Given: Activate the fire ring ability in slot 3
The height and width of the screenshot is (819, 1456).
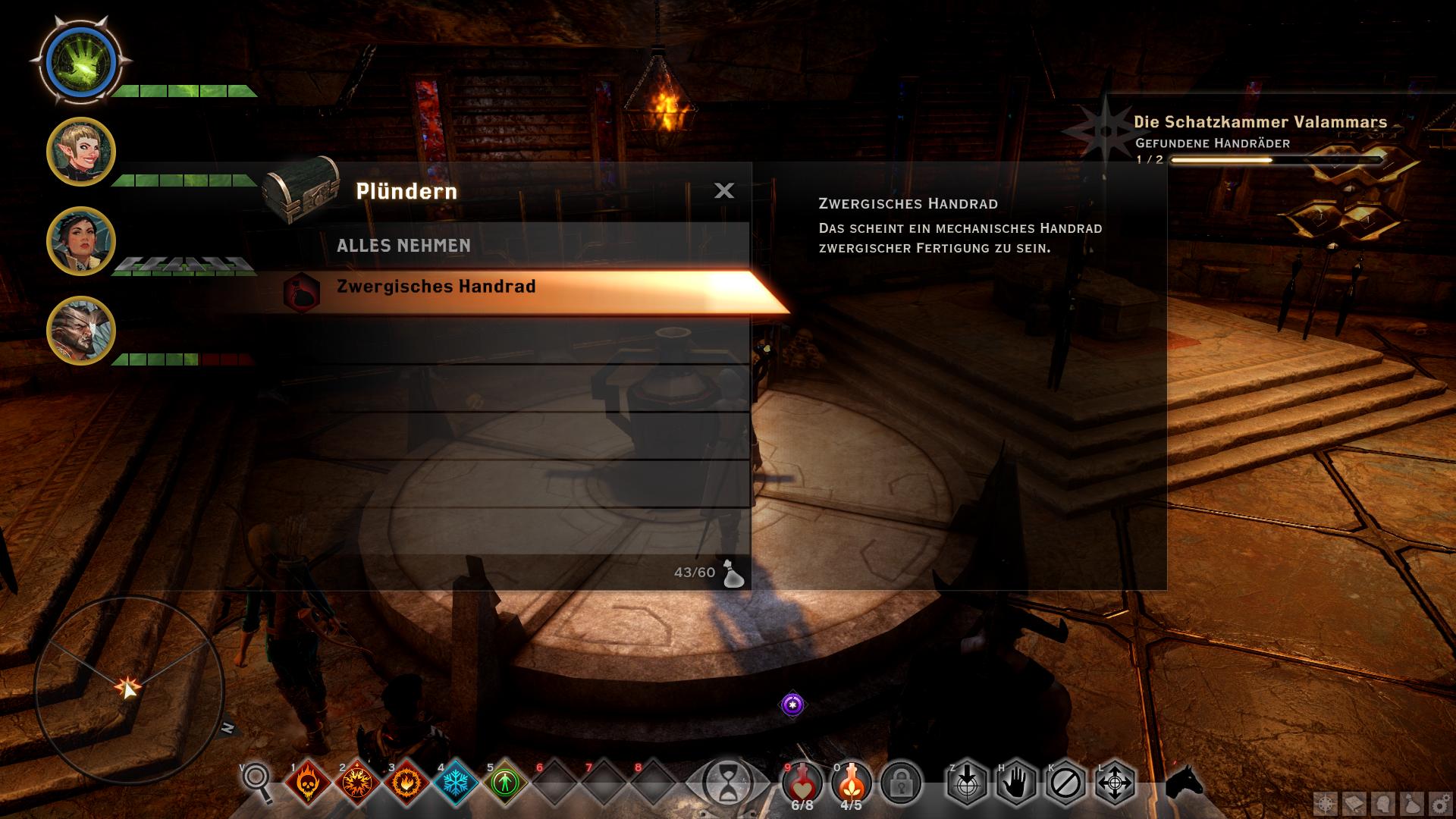Looking at the screenshot, I should coord(406,783).
